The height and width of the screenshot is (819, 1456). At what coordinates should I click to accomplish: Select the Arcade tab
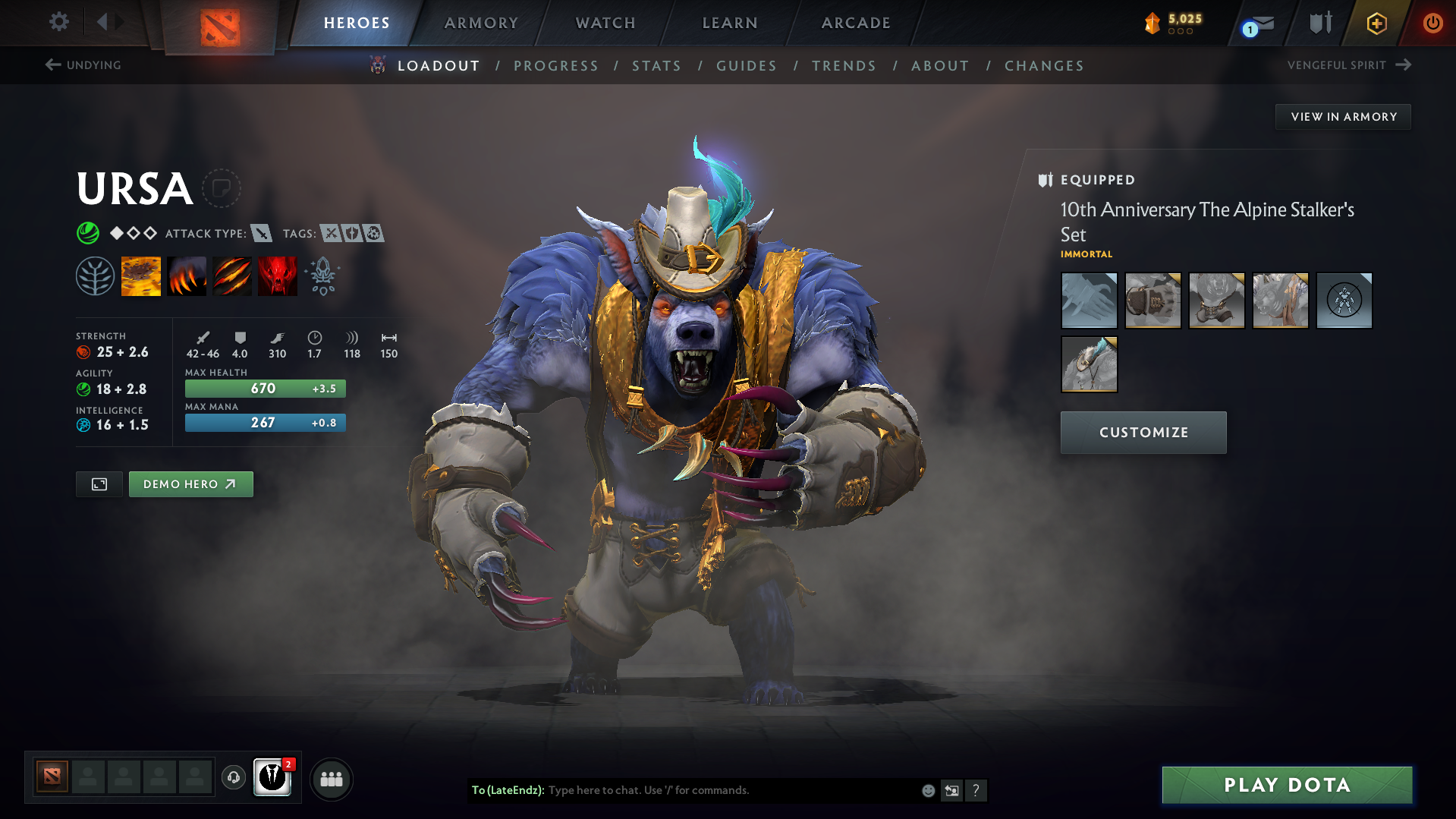point(856,23)
